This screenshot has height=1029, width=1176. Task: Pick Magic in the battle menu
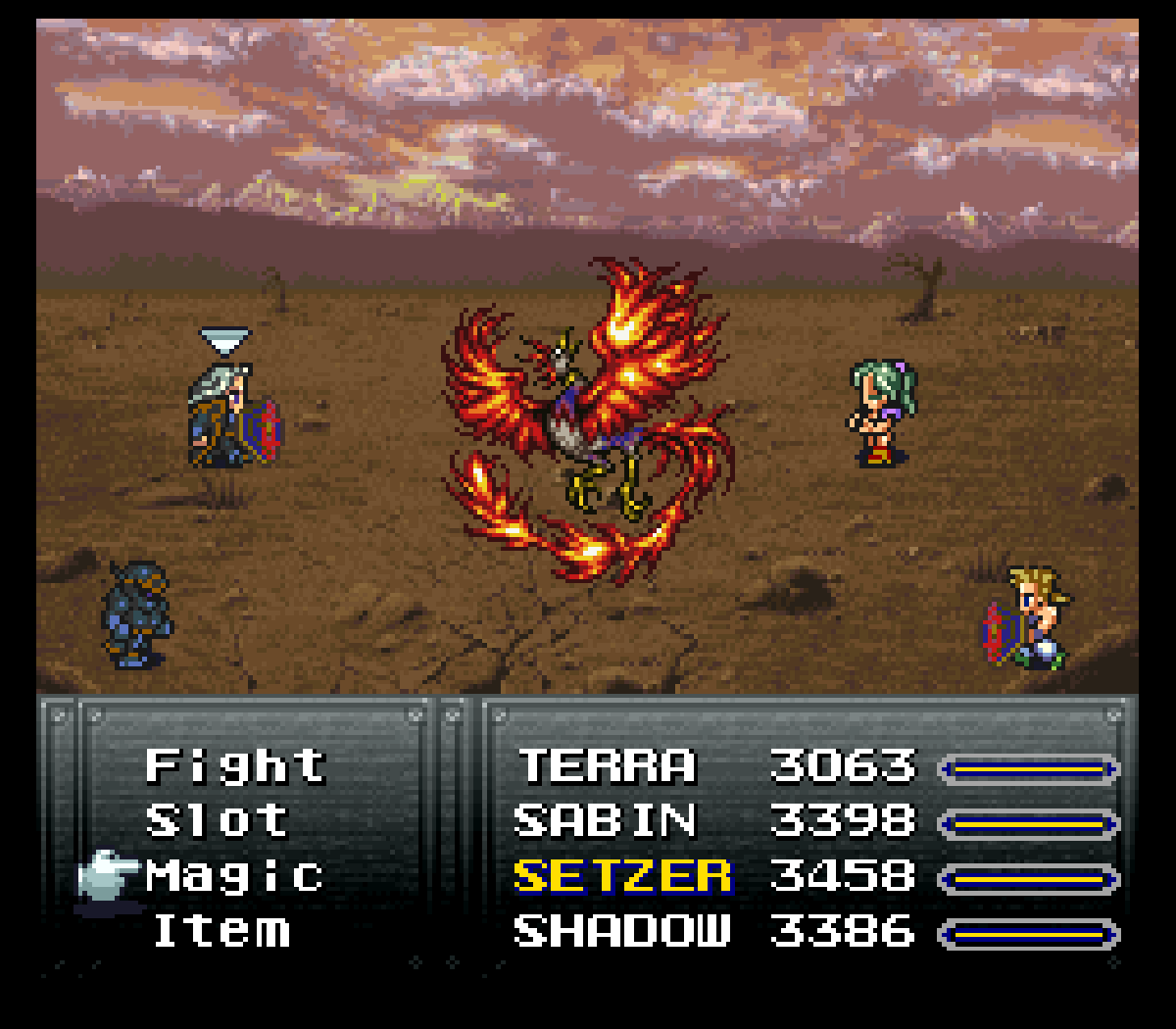[235, 876]
